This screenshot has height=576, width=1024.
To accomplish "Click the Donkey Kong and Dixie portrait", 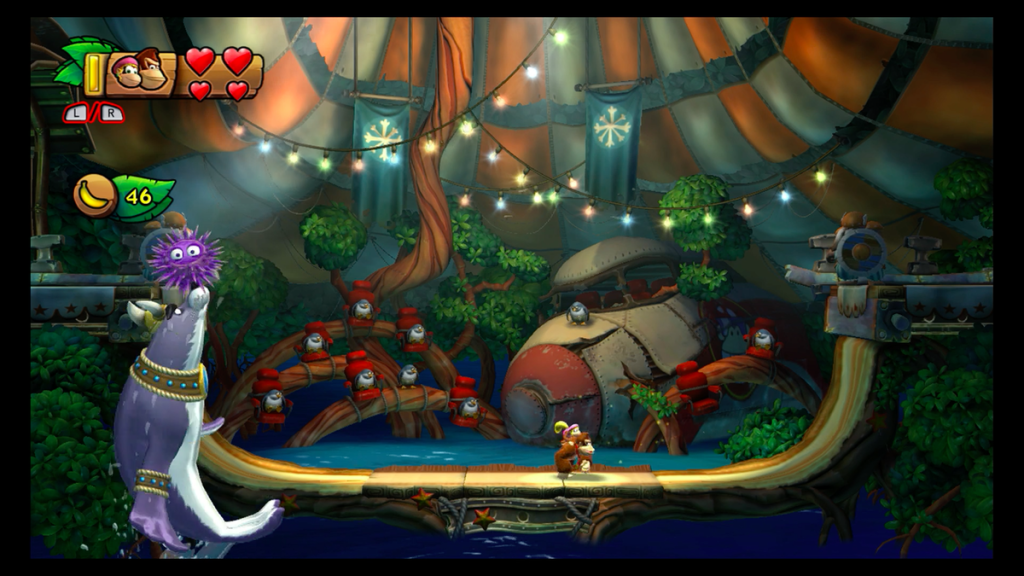I will [141, 70].
